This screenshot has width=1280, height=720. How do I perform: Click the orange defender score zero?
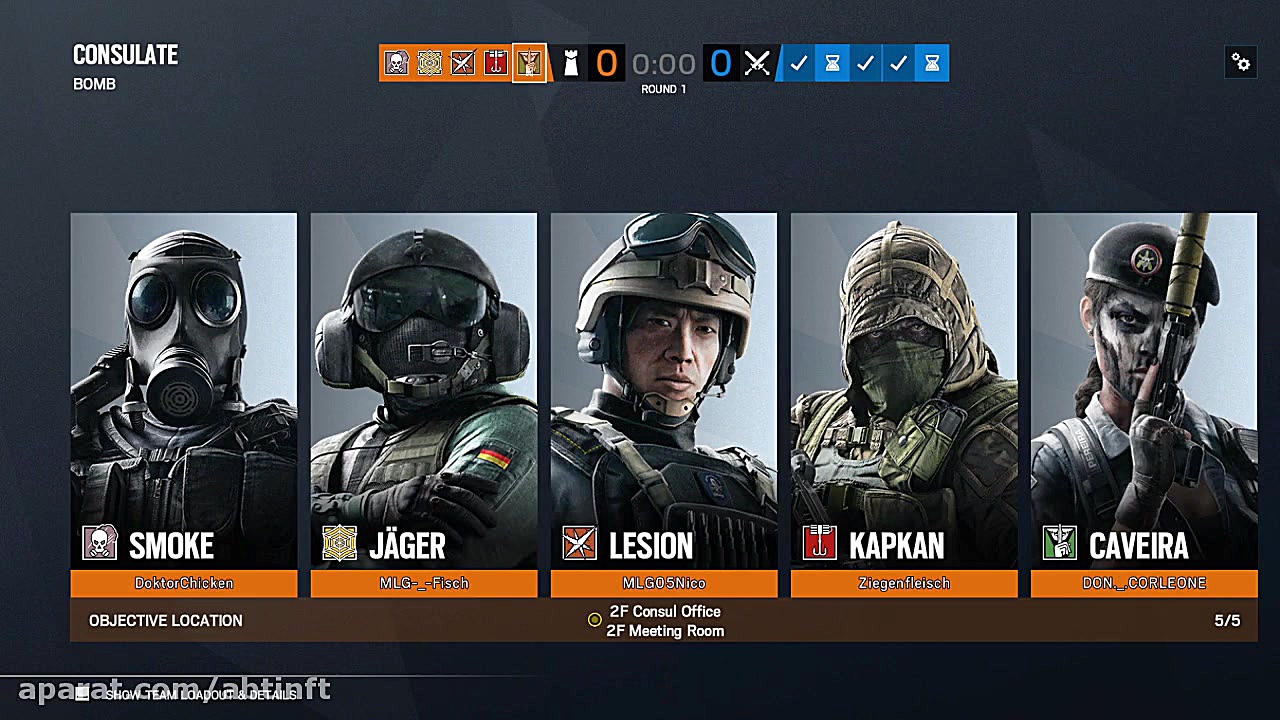click(606, 62)
